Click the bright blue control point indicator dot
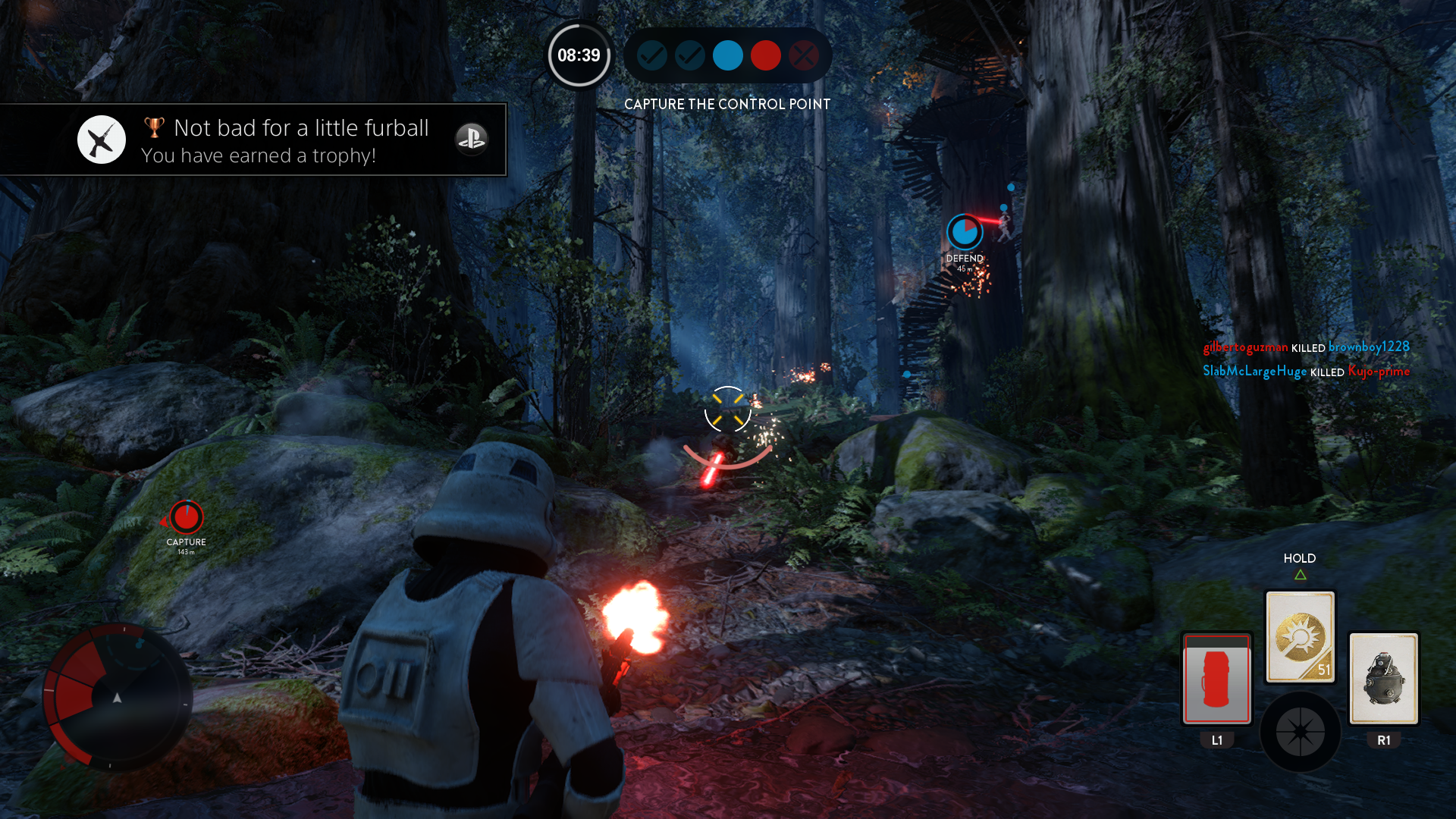Screen dimensions: 1456x819 (x=728, y=55)
